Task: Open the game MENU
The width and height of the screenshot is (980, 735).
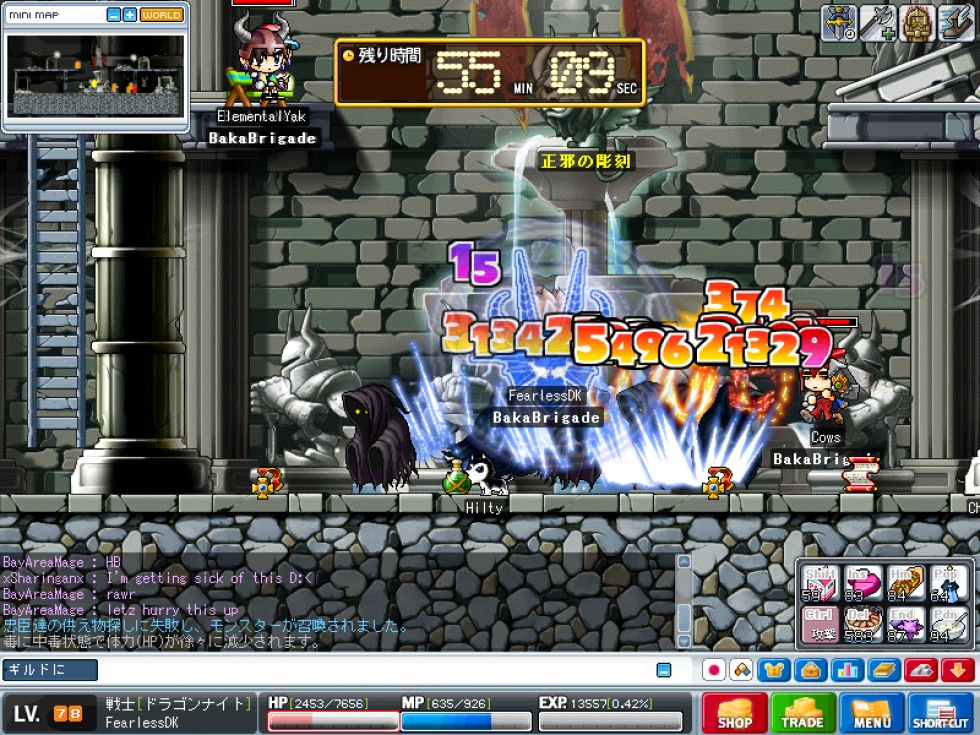Action: coord(872,712)
